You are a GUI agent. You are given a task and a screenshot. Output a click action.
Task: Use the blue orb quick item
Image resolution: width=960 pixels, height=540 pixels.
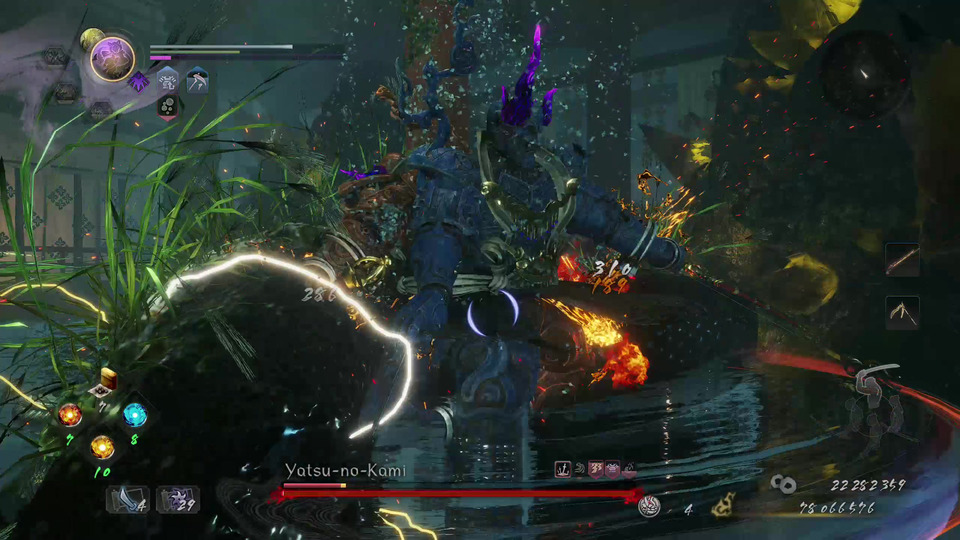tap(135, 414)
